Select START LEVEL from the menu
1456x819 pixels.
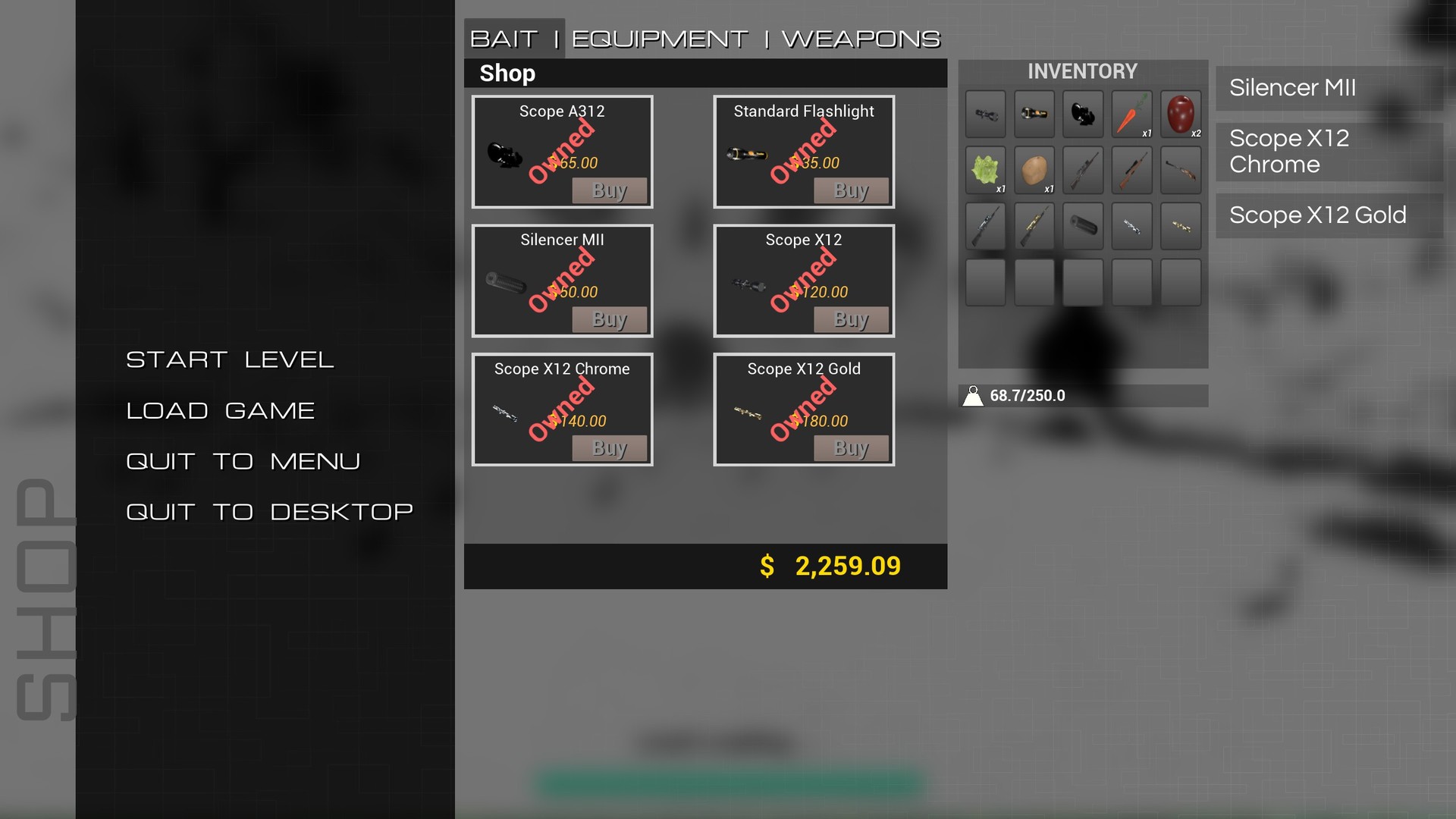[231, 359]
